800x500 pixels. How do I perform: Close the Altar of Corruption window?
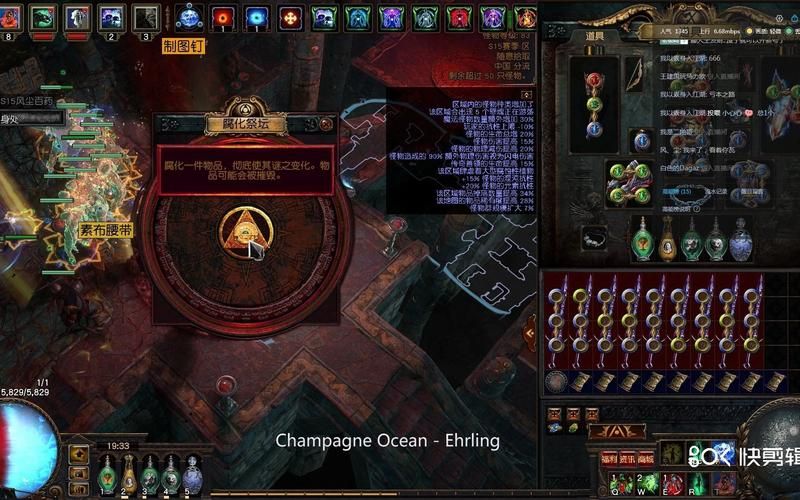(x=325, y=124)
